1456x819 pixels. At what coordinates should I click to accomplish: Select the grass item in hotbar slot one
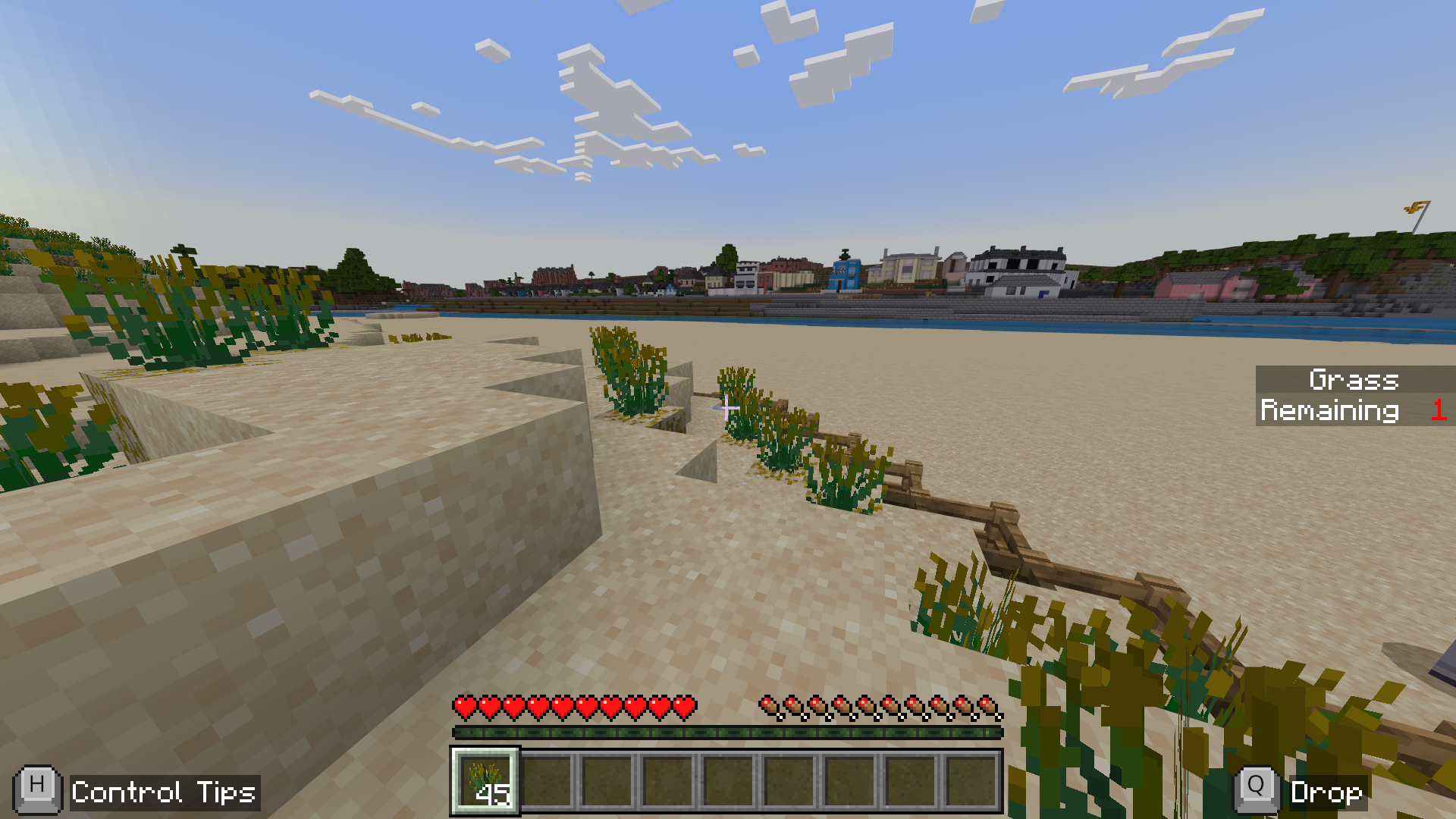click(485, 783)
